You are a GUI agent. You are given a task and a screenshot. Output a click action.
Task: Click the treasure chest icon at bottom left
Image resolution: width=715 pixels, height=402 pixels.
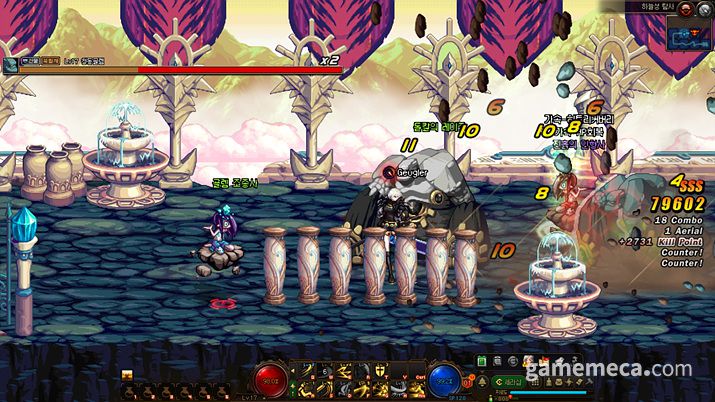[x=127, y=375]
